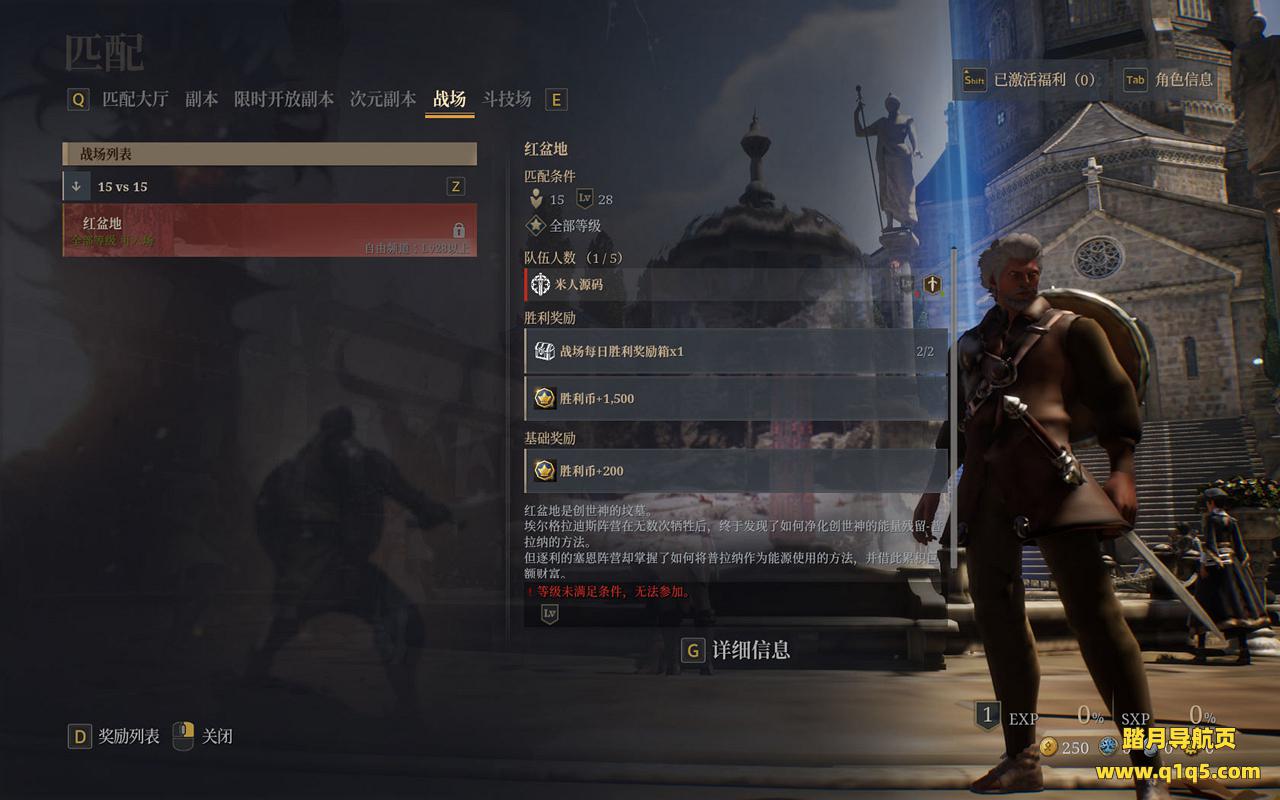The image size is (1280, 800).
Task: Close the matchmaking screen via 关闭
Action: 205,737
